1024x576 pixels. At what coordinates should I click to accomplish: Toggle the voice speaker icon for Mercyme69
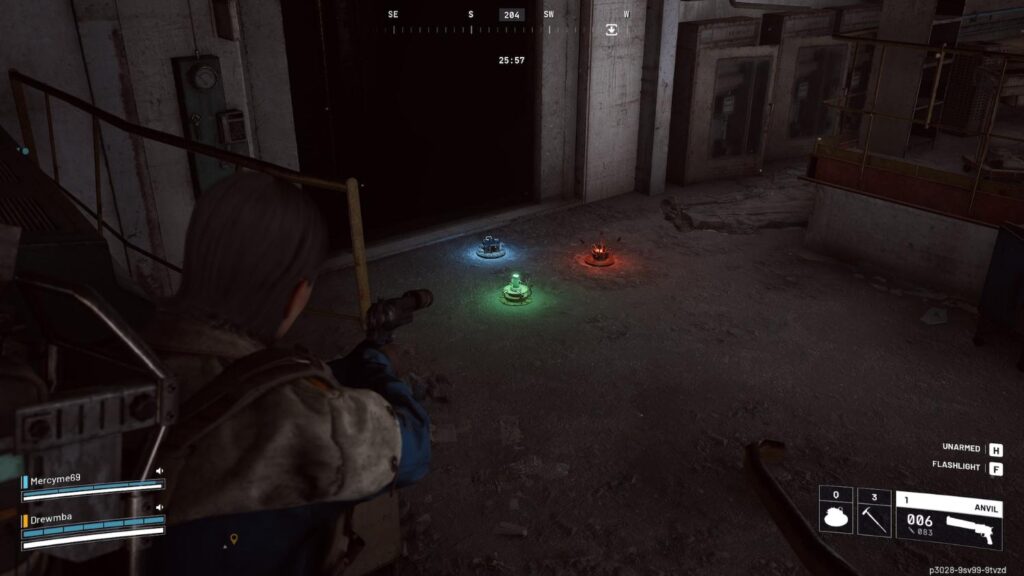(159, 471)
